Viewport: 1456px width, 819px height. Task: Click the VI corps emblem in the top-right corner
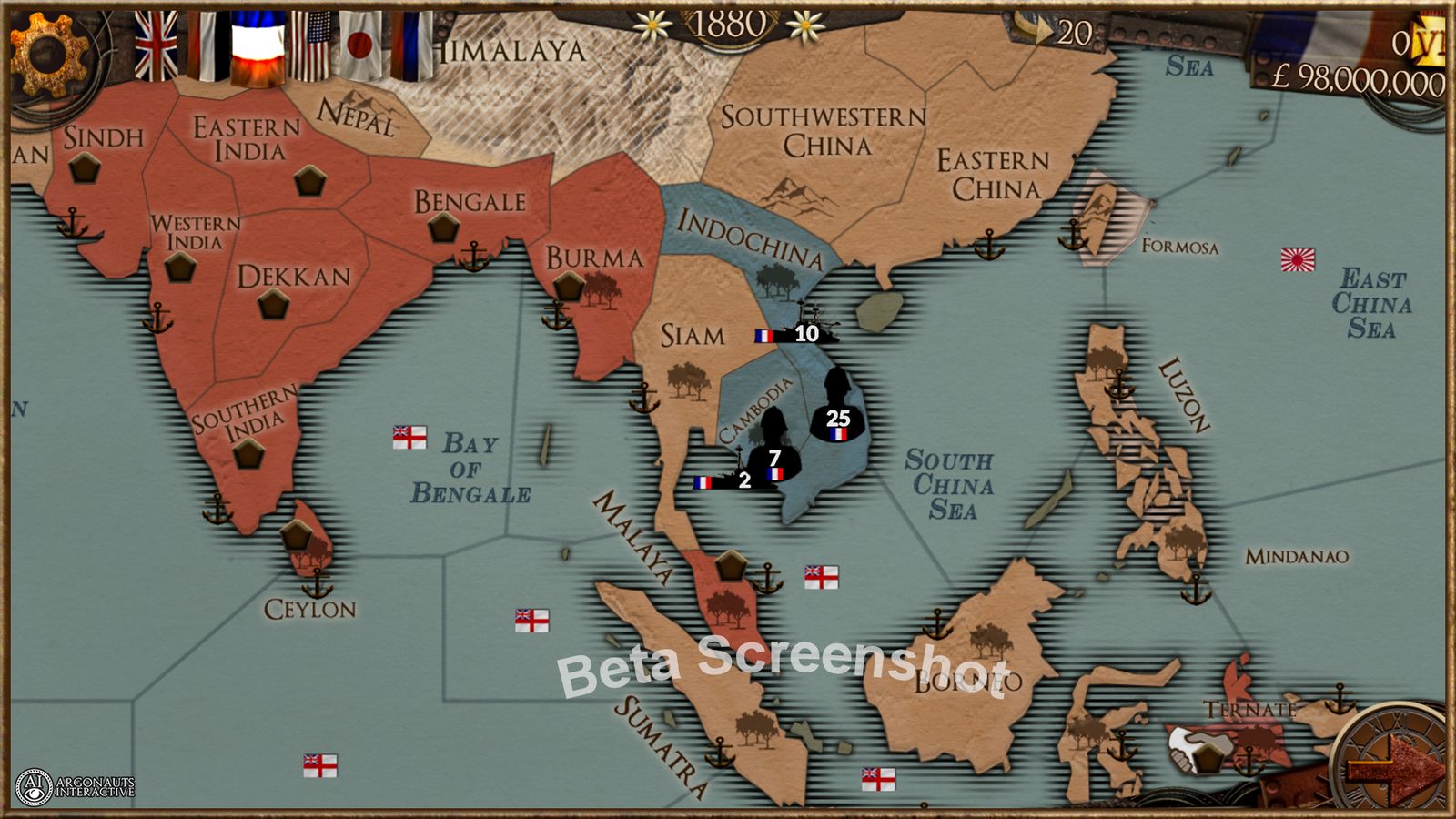coord(1431,41)
